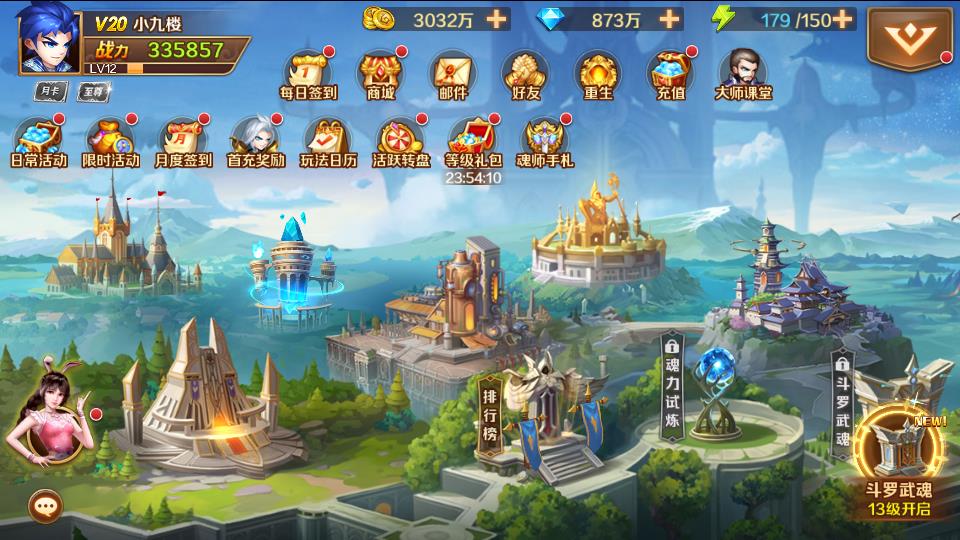Open the 重生 rebirth menu
This screenshot has width=960, height=540.
pos(596,74)
